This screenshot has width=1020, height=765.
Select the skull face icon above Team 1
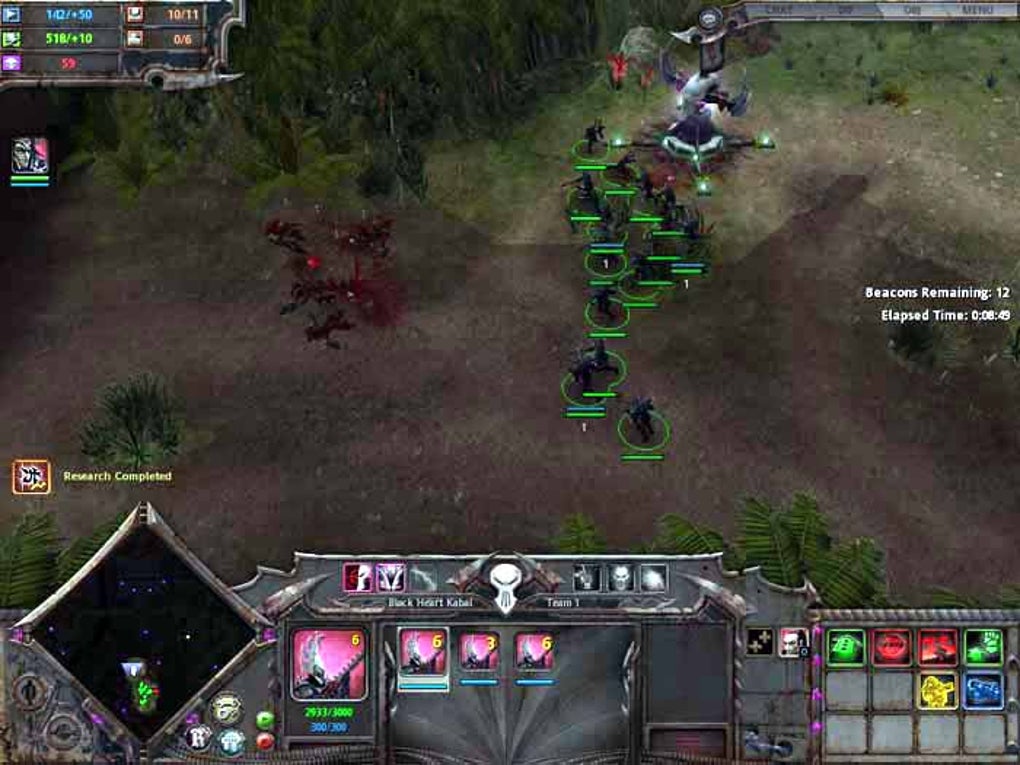(x=620, y=577)
